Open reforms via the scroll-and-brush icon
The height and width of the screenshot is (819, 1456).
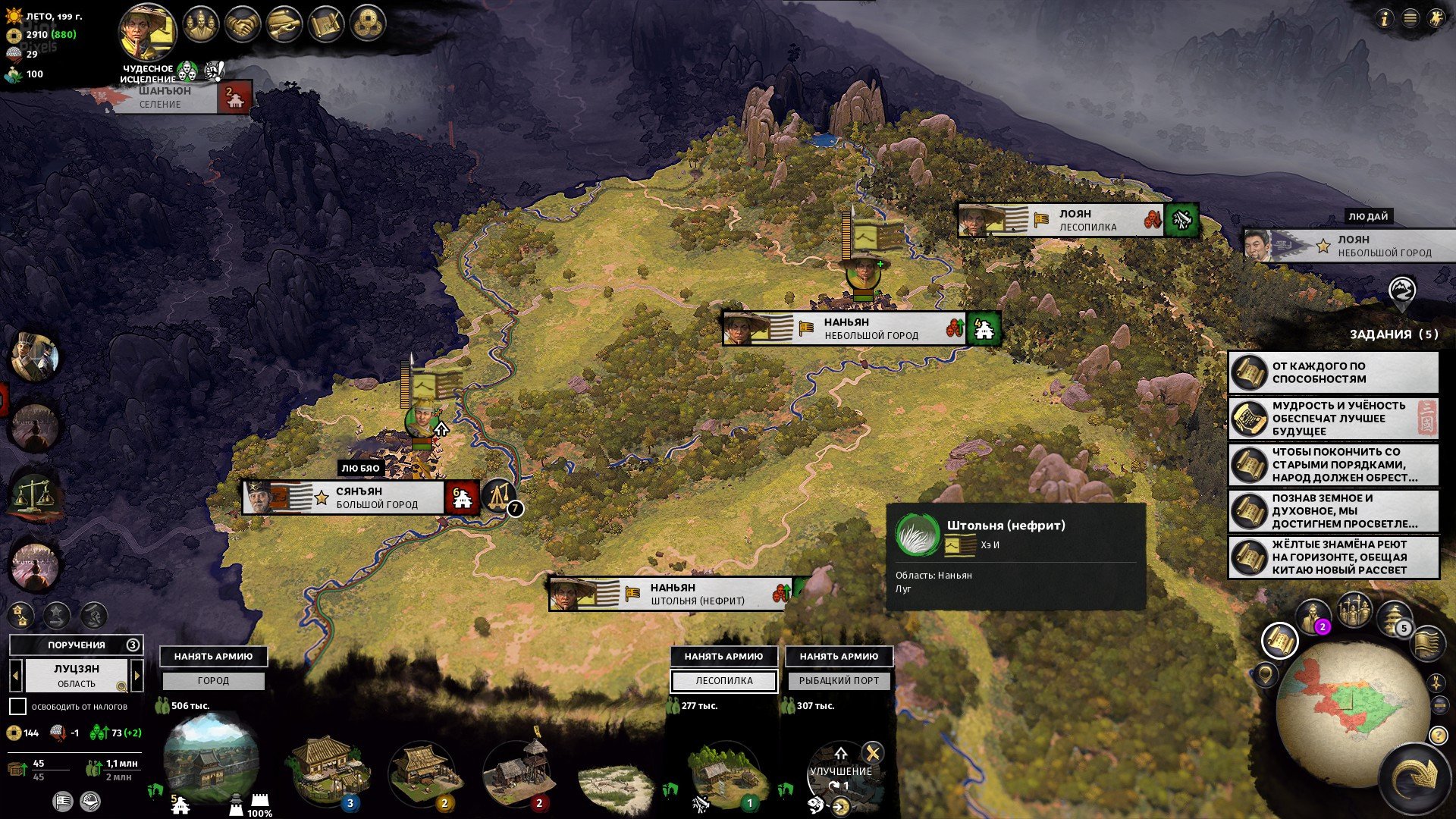(326, 24)
